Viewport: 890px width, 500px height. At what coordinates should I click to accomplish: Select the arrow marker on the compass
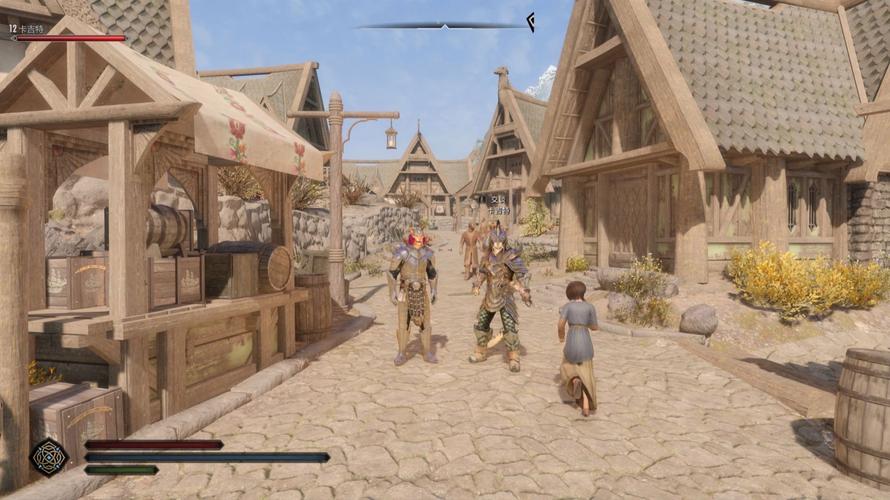(530, 21)
